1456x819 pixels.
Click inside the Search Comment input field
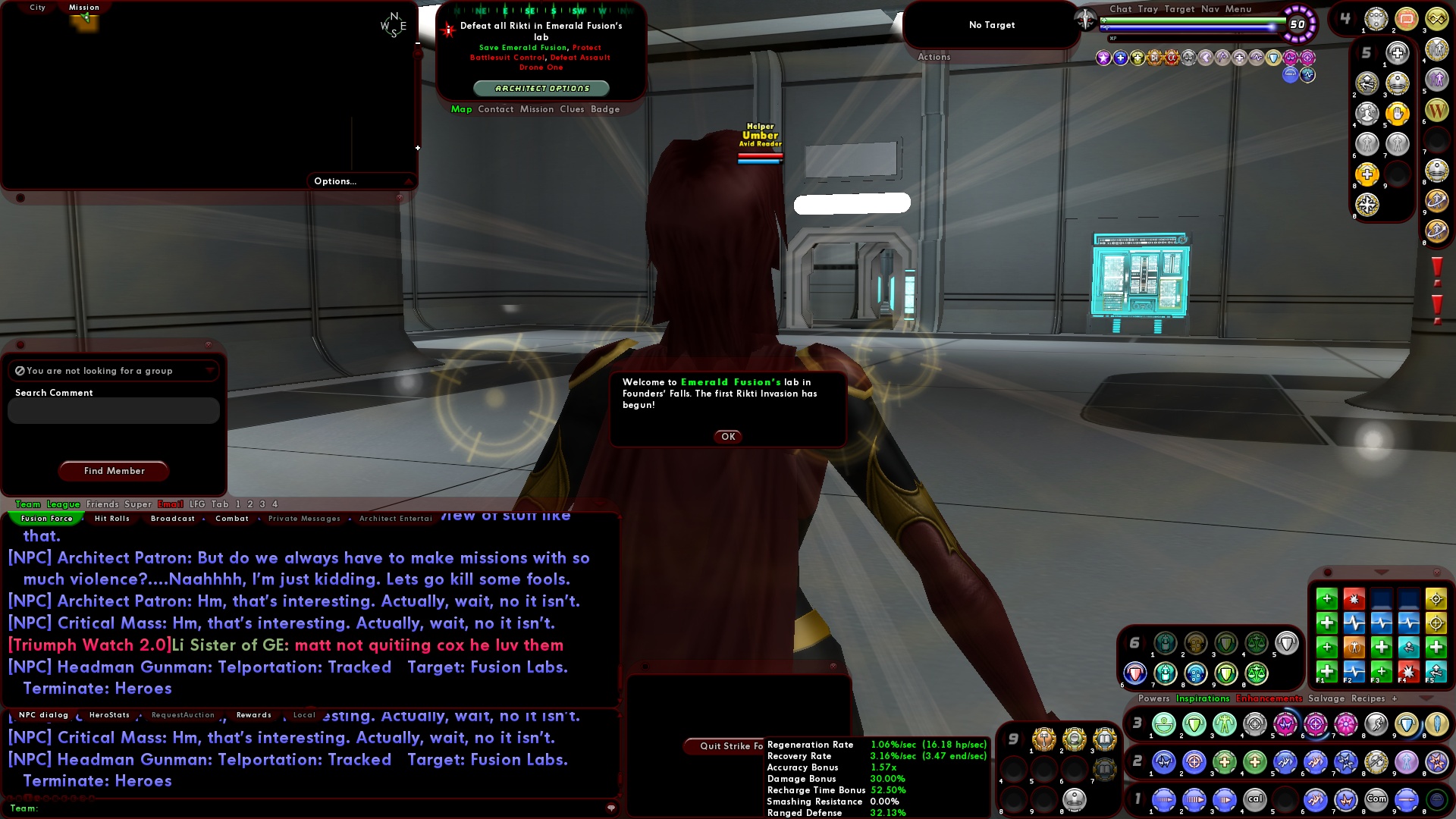[112, 410]
